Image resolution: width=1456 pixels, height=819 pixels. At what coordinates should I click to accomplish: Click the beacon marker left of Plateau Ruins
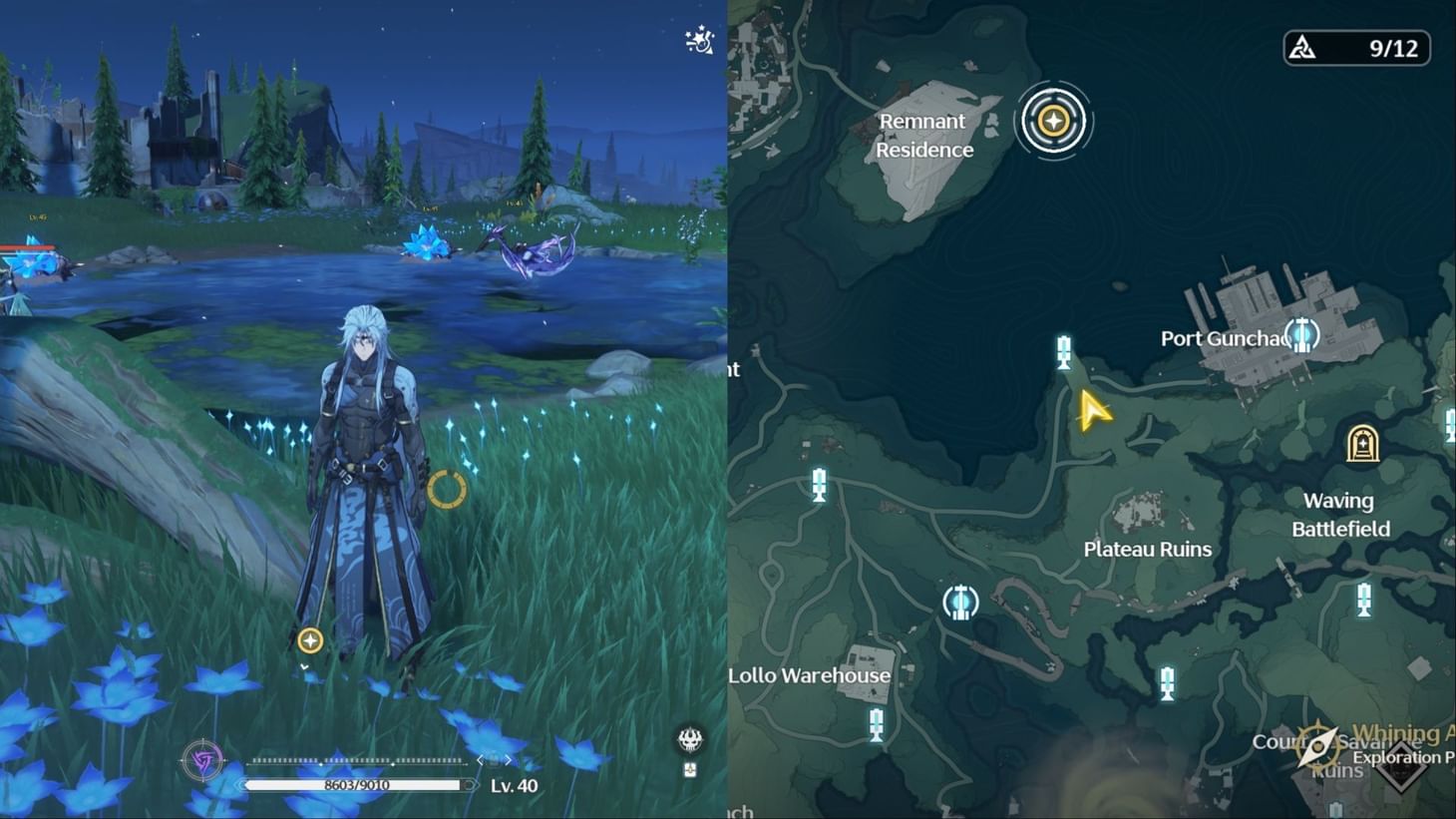(821, 486)
